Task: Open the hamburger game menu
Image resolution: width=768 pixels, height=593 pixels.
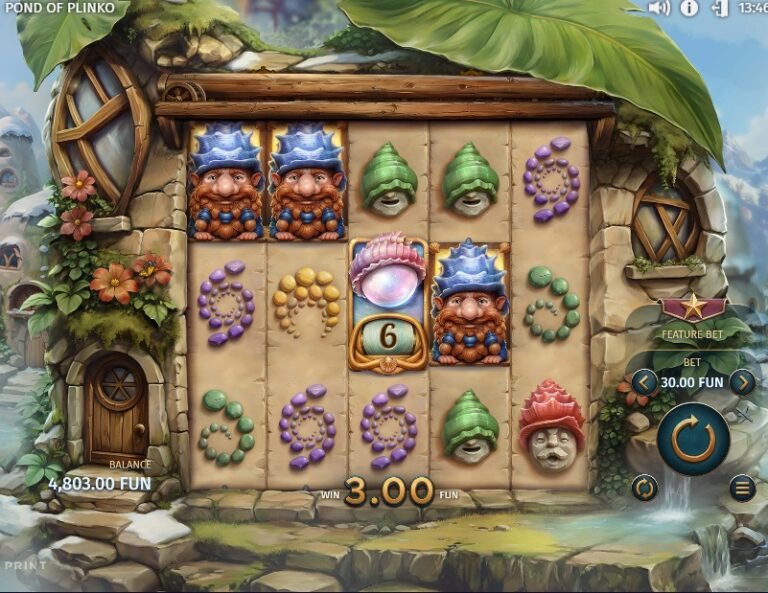Action: point(741,488)
